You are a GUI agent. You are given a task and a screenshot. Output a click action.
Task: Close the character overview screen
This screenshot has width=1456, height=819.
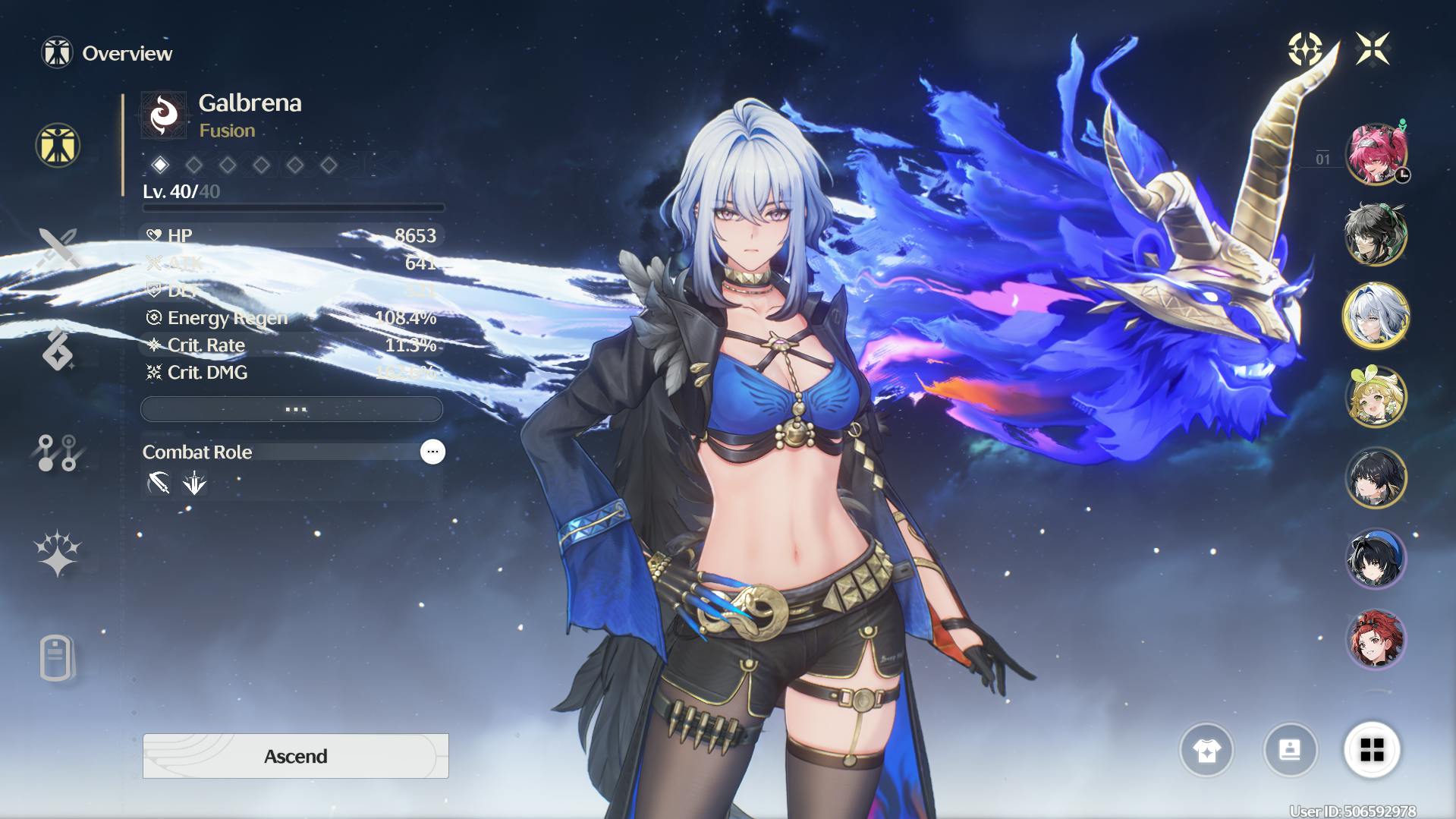1373,49
